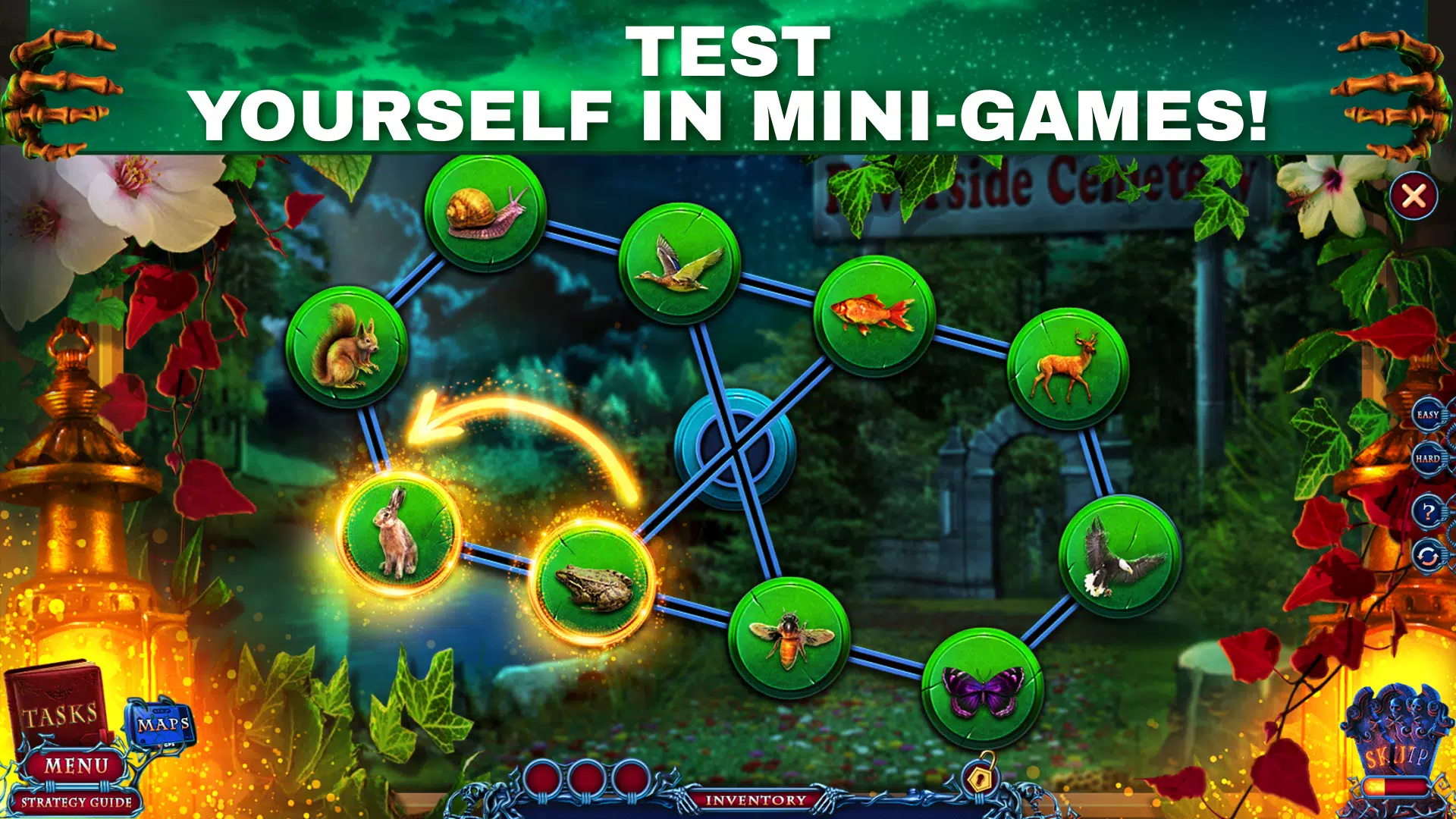Image resolution: width=1456 pixels, height=819 pixels.
Task: Click the highlighted frog token
Action: (x=594, y=583)
